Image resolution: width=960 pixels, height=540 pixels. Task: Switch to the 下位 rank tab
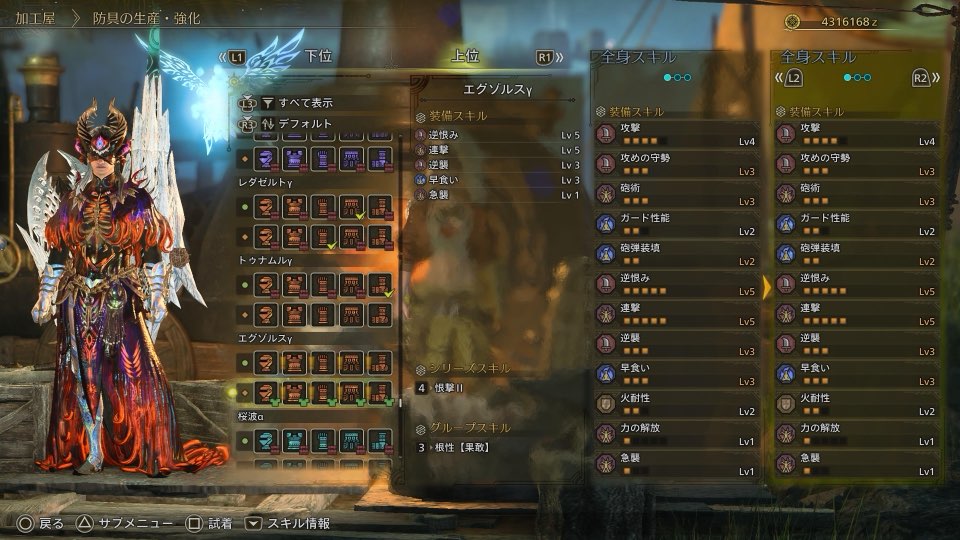[x=318, y=57]
